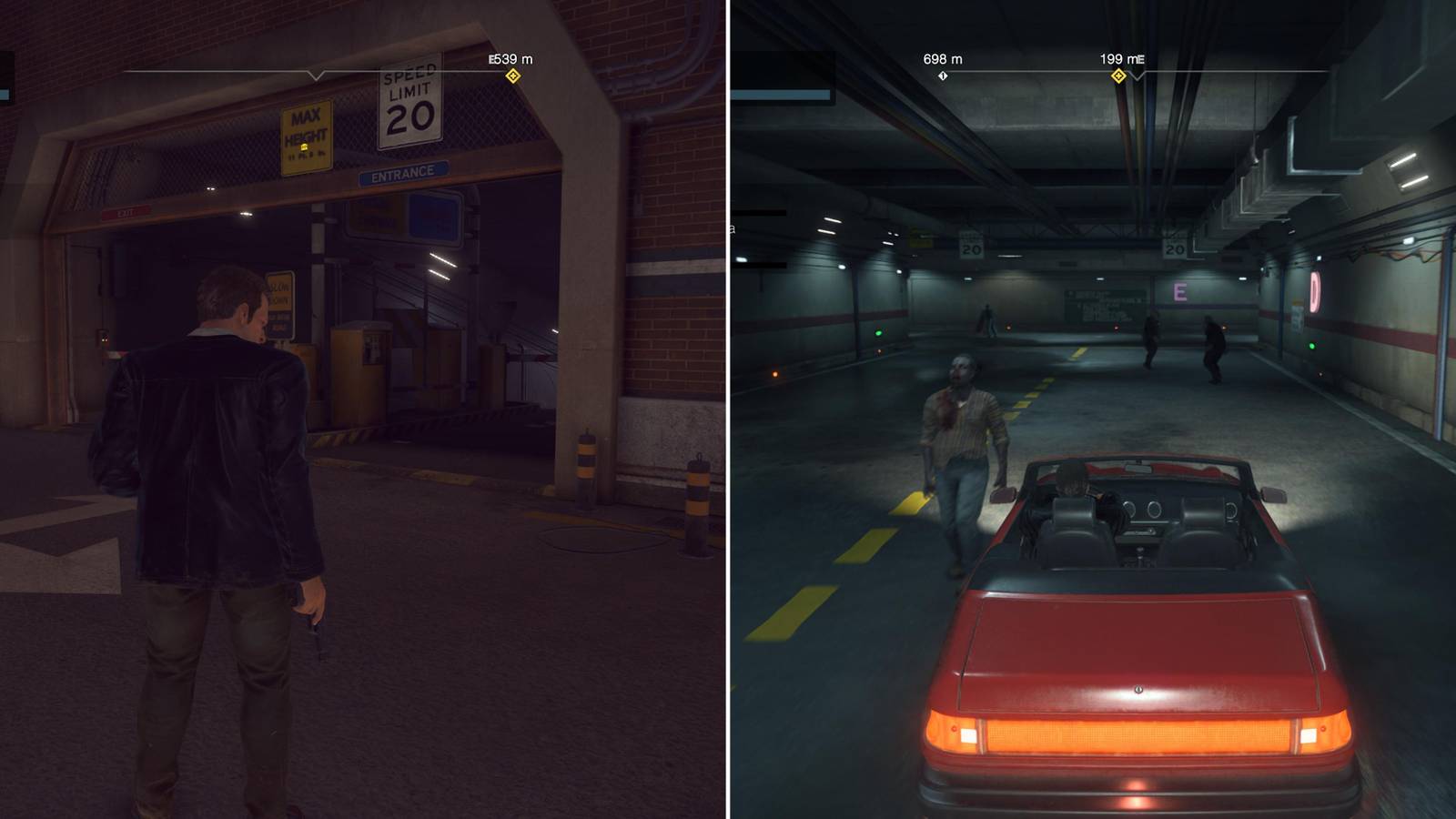This screenshot has height=819, width=1456.
Task: Select the red letter D sign on the right wall
Action: pos(1314,291)
